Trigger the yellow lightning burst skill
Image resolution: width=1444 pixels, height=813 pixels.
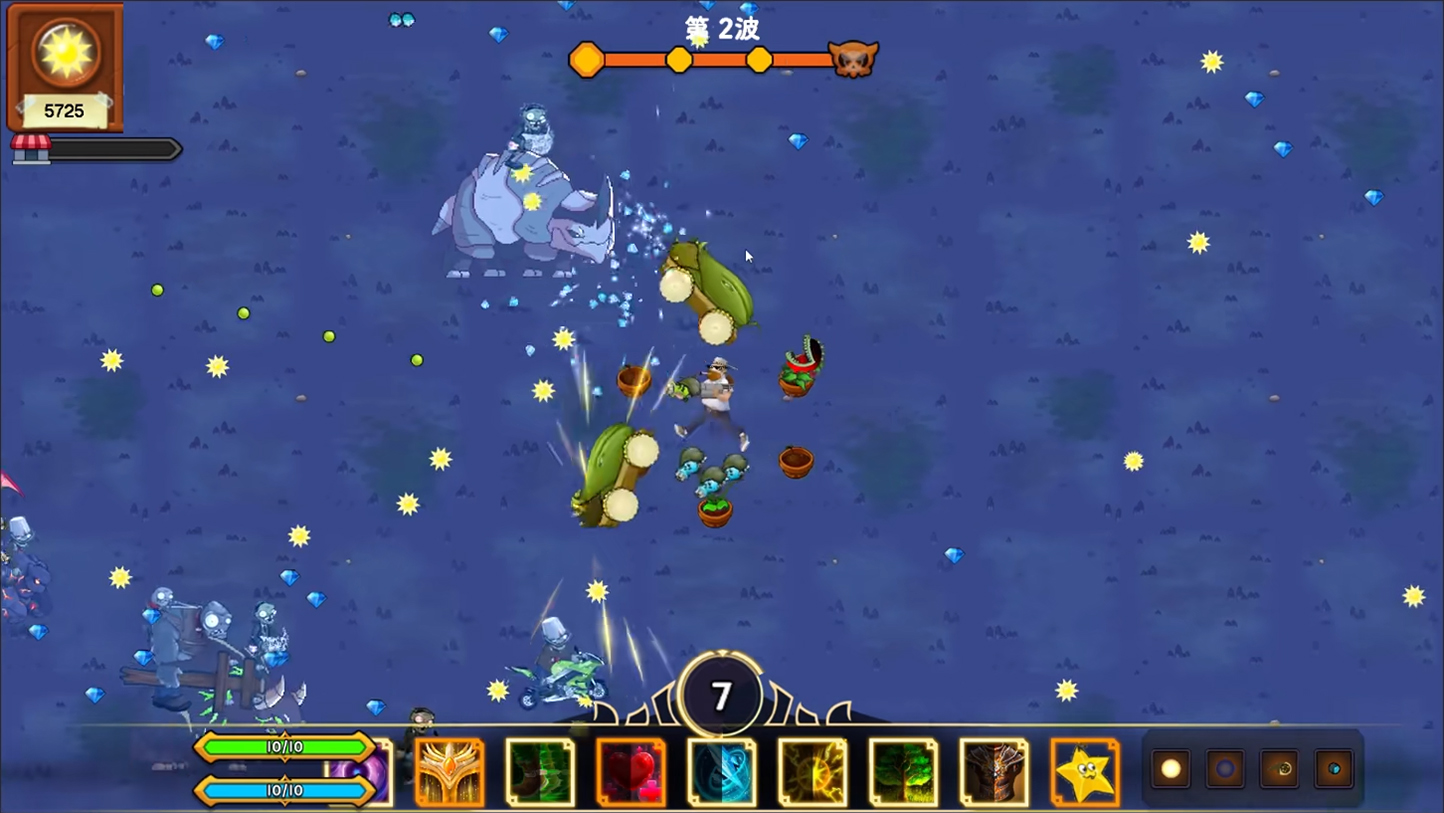(x=812, y=772)
